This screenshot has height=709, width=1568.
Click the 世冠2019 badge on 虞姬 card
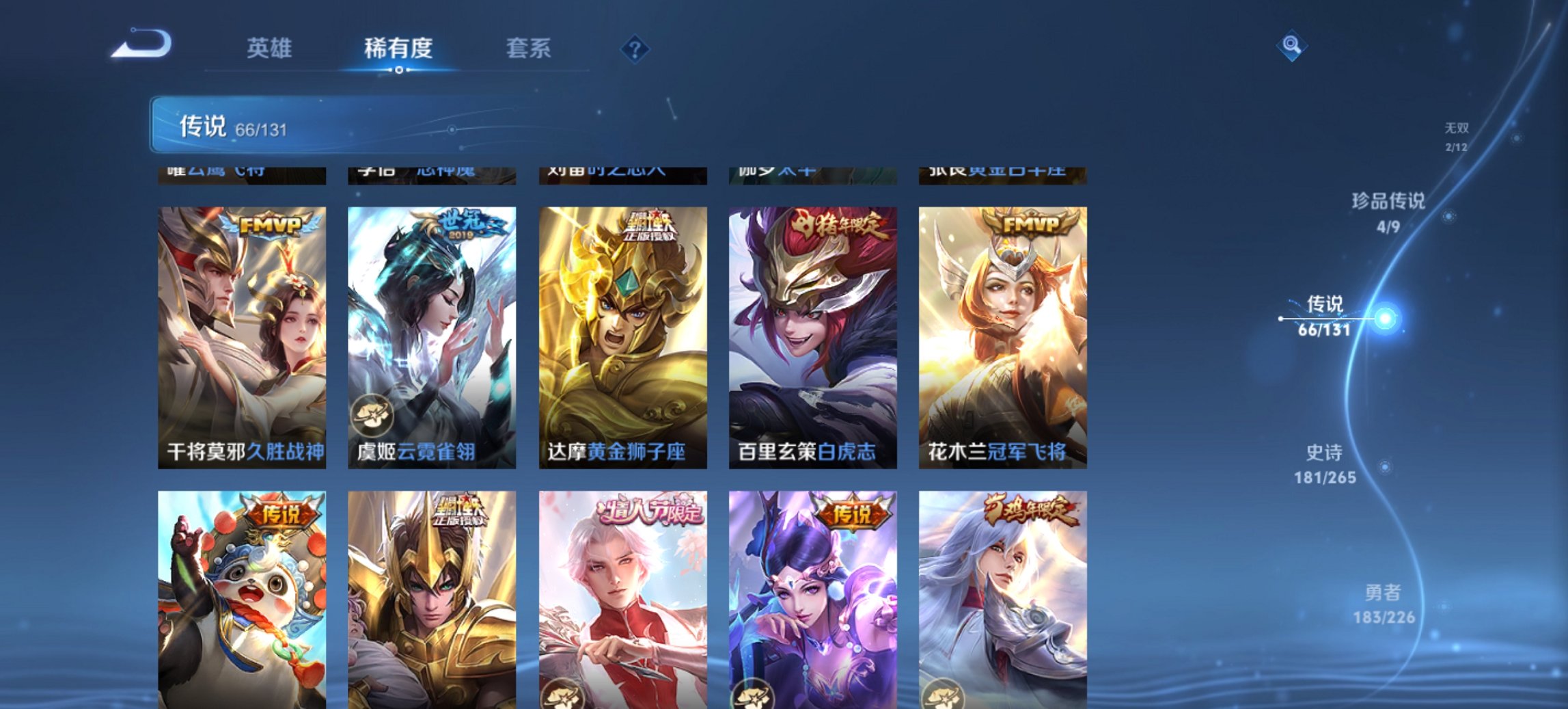(x=465, y=224)
